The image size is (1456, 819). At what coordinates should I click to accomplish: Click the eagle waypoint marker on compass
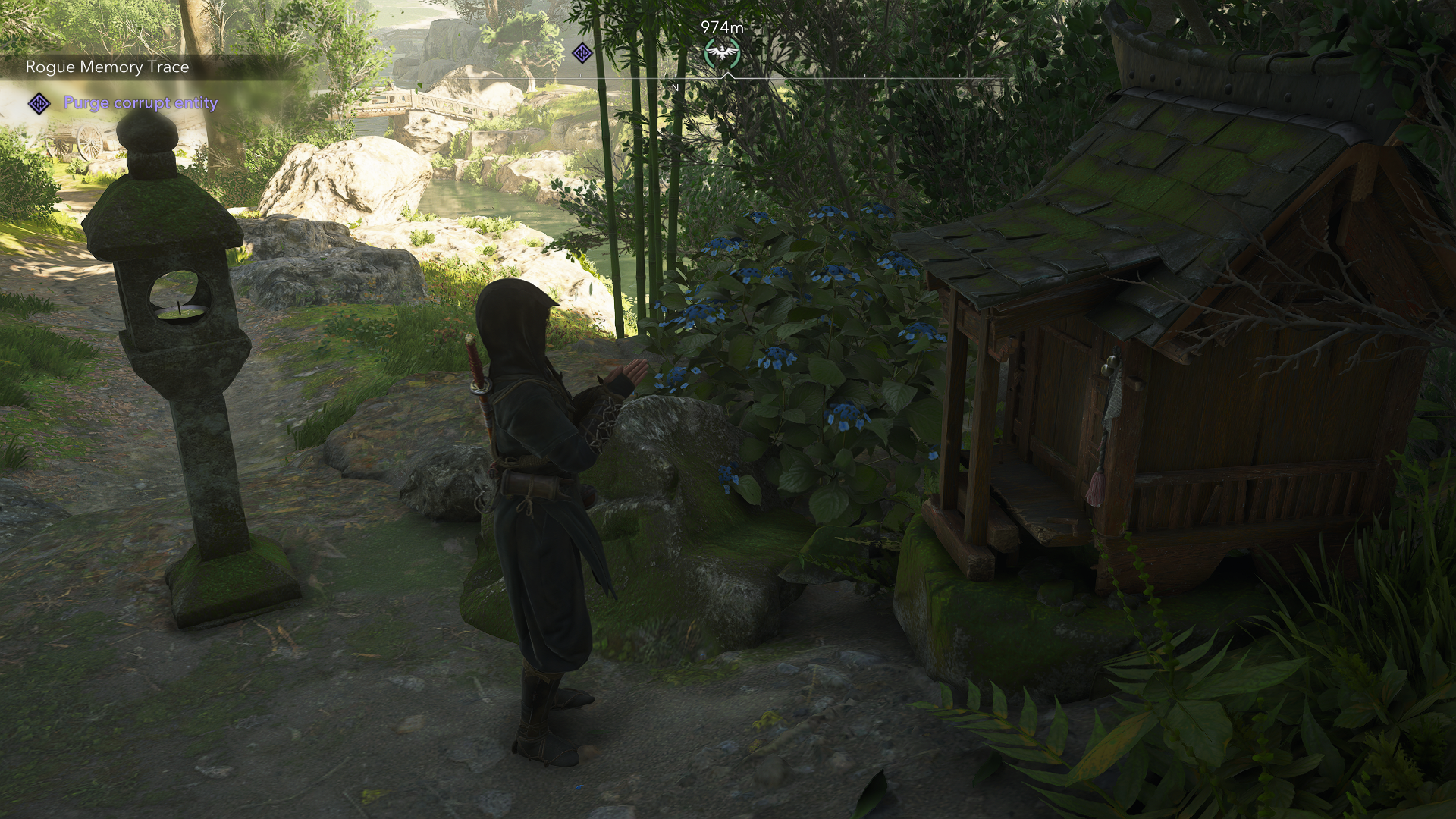[x=722, y=53]
